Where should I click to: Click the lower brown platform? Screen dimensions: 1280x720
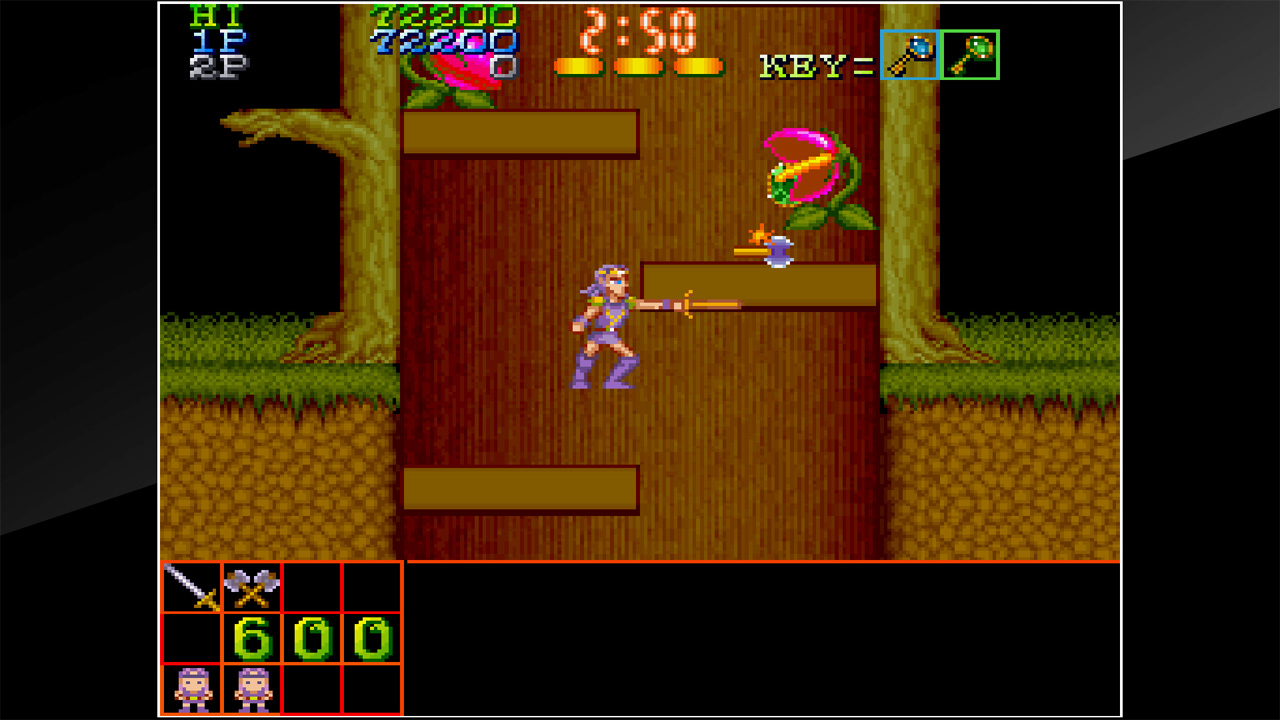point(520,487)
